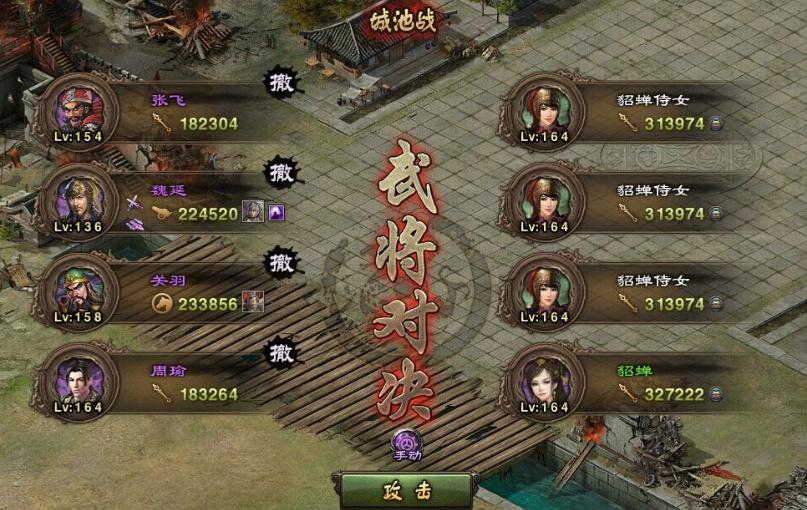Withdraw 周瑜 using his 撤 button

[x=283, y=352]
